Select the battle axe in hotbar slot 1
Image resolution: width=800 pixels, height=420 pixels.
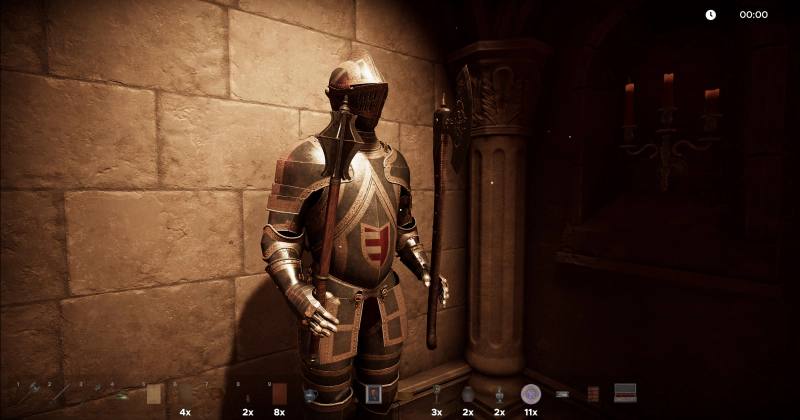coord(31,393)
